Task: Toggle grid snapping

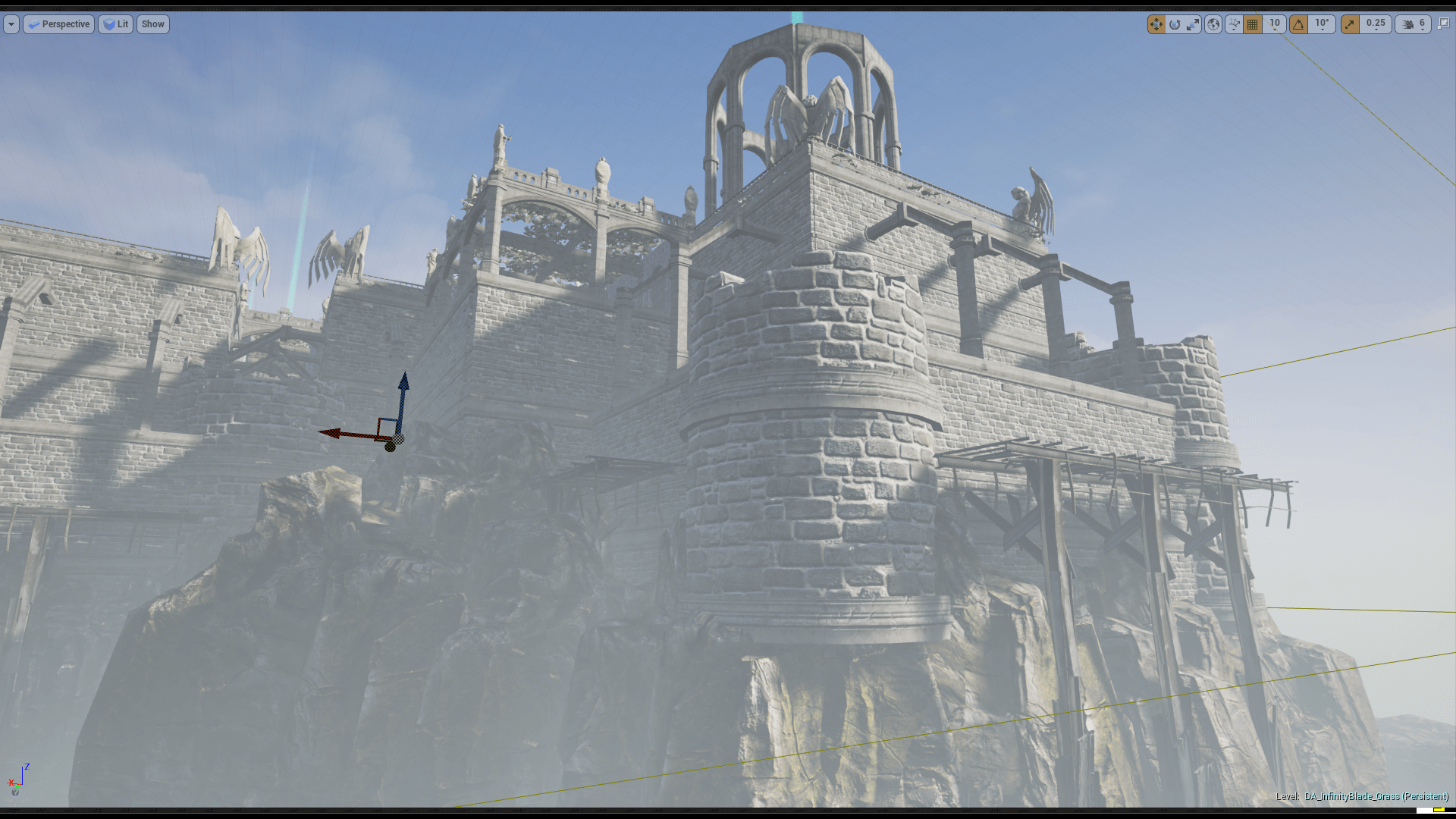Action: [1253, 24]
